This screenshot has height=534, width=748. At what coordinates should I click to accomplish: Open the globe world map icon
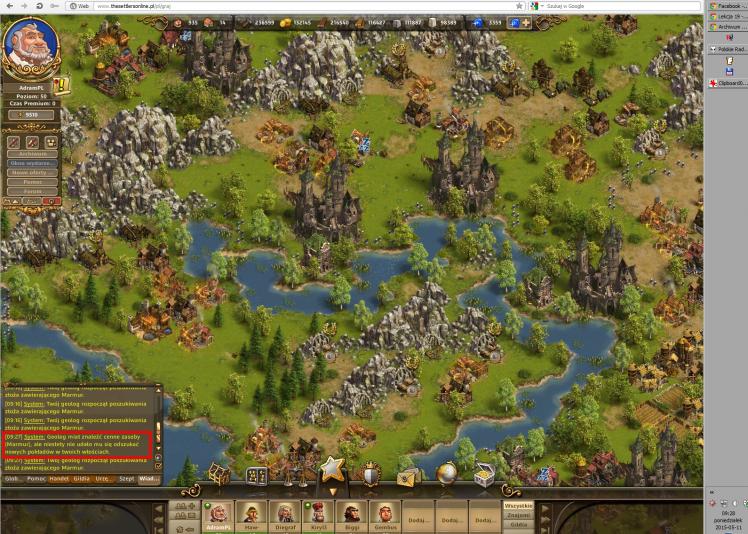pyautogui.click(x=446, y=476)
